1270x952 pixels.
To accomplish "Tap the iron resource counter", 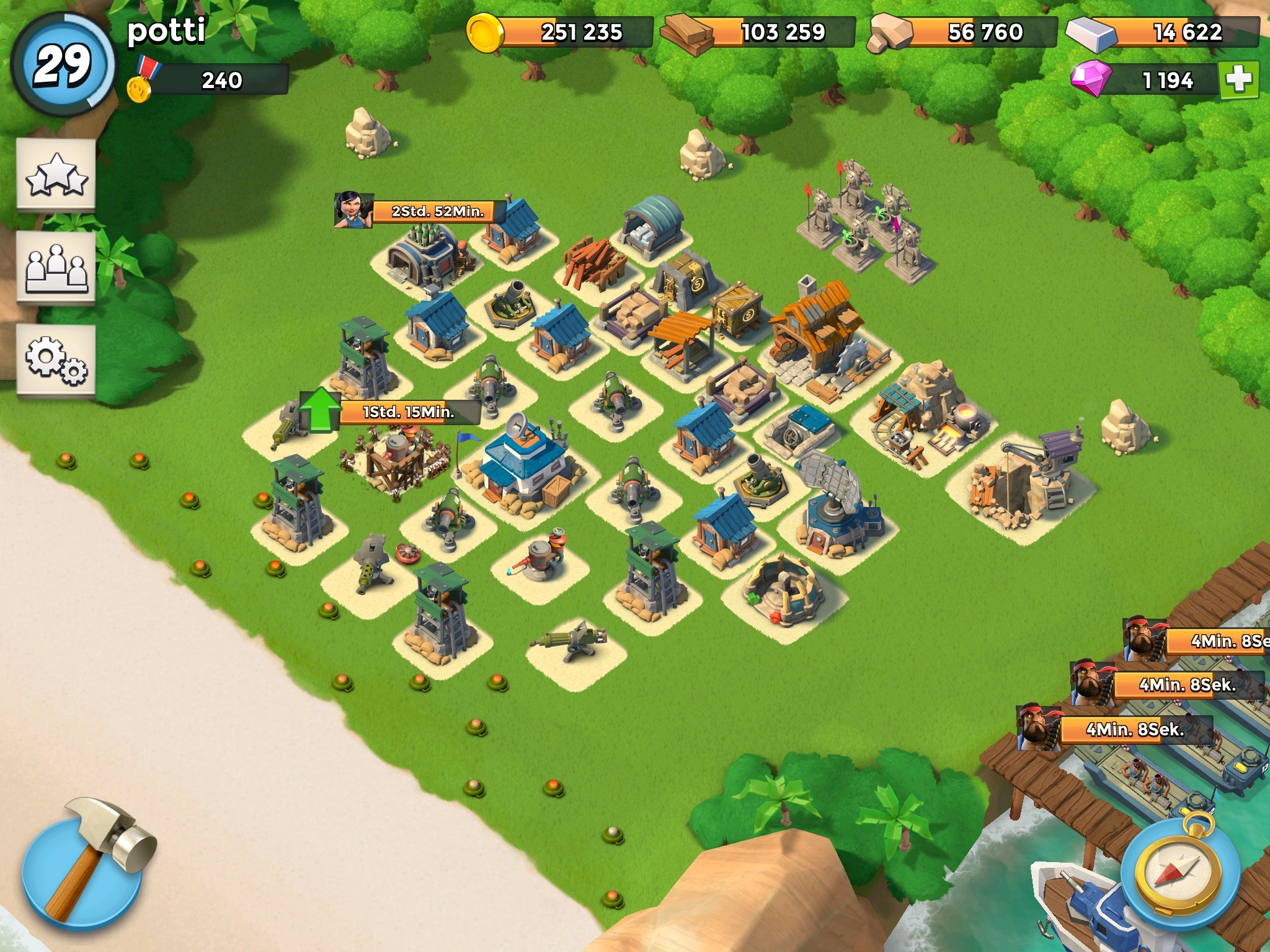I will coord(1164,32).
